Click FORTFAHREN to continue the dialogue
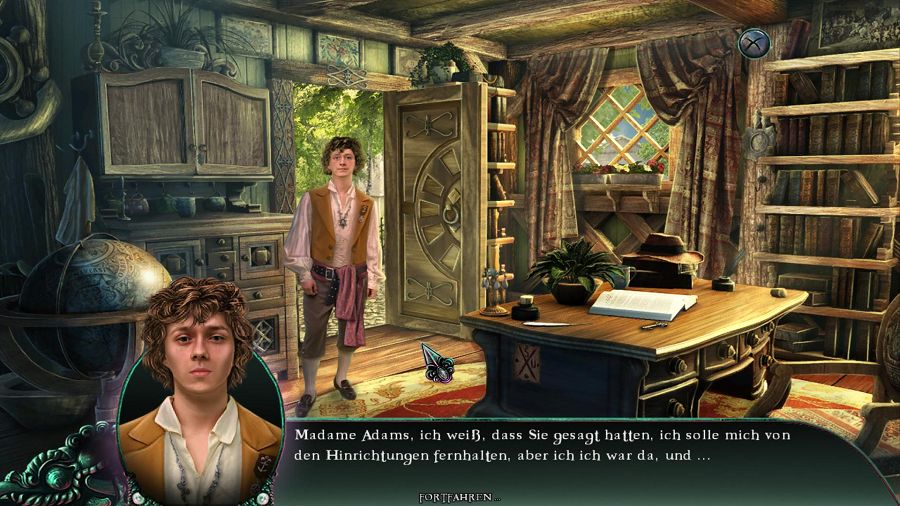 pyautogui.click(x=459, y=497)
